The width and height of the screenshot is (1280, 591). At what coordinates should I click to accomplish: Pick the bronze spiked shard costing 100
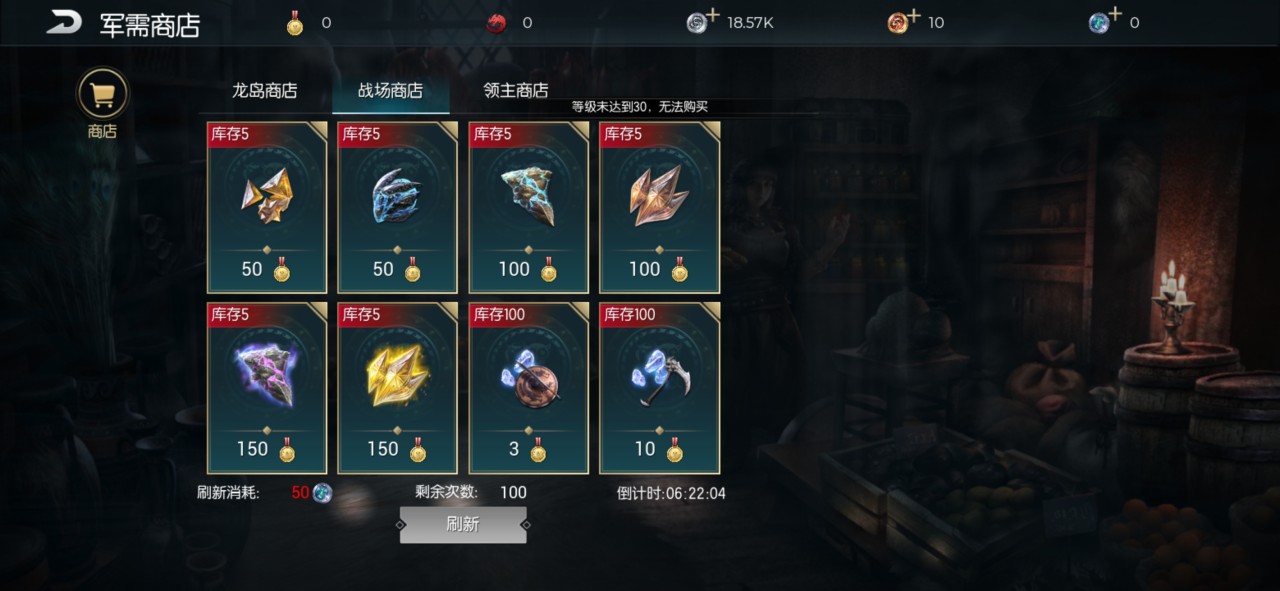(660, 207)
